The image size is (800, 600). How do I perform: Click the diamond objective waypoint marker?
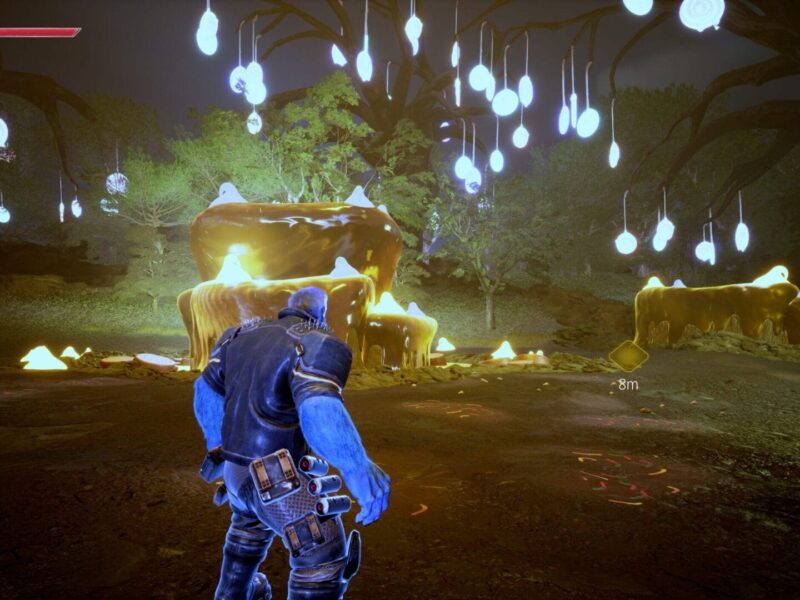(628, 356)
